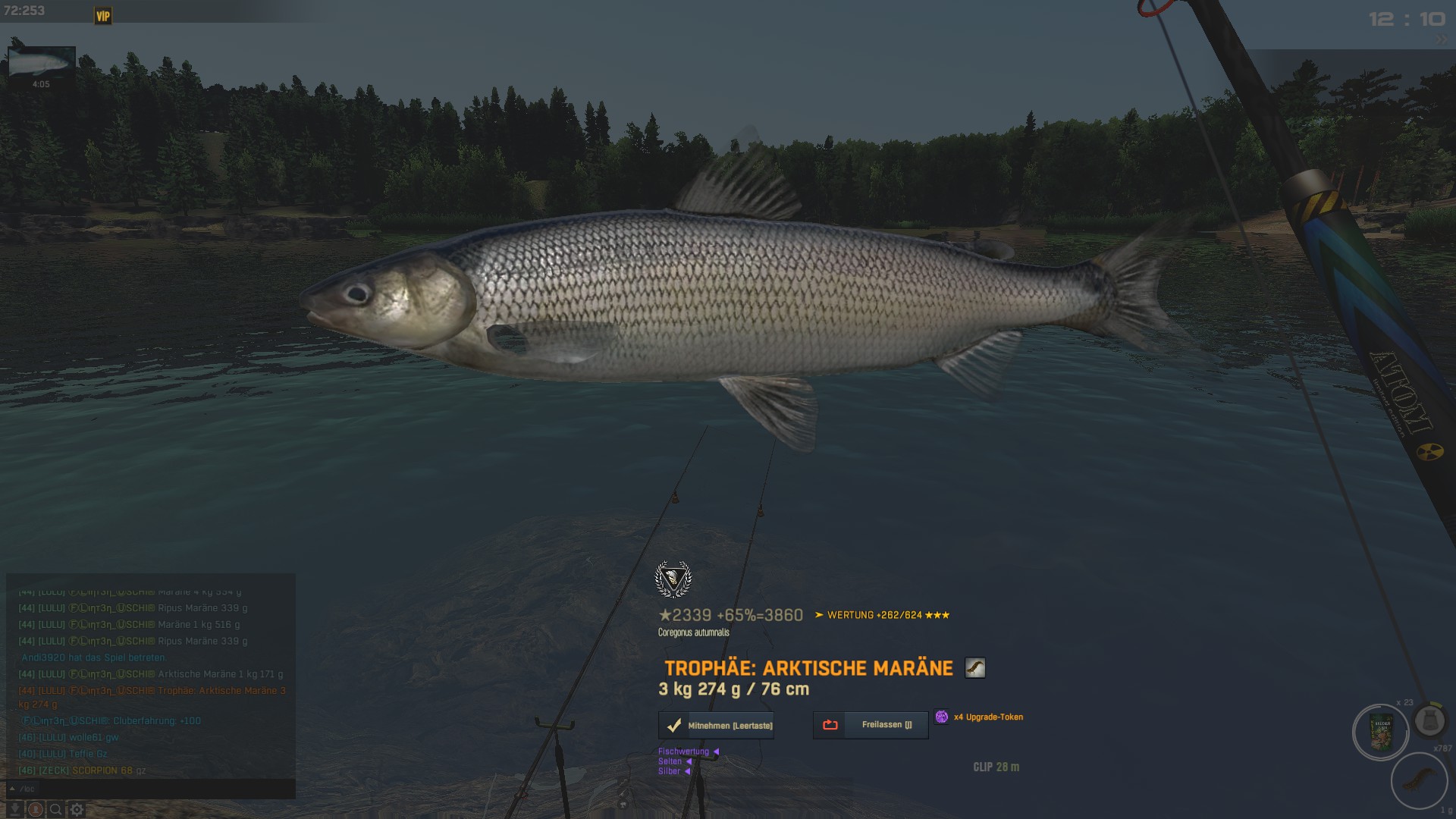This screenshot has height=819, width=1456.
Task: Click the grey feeder icon
Action: (x=1430, y=720)
